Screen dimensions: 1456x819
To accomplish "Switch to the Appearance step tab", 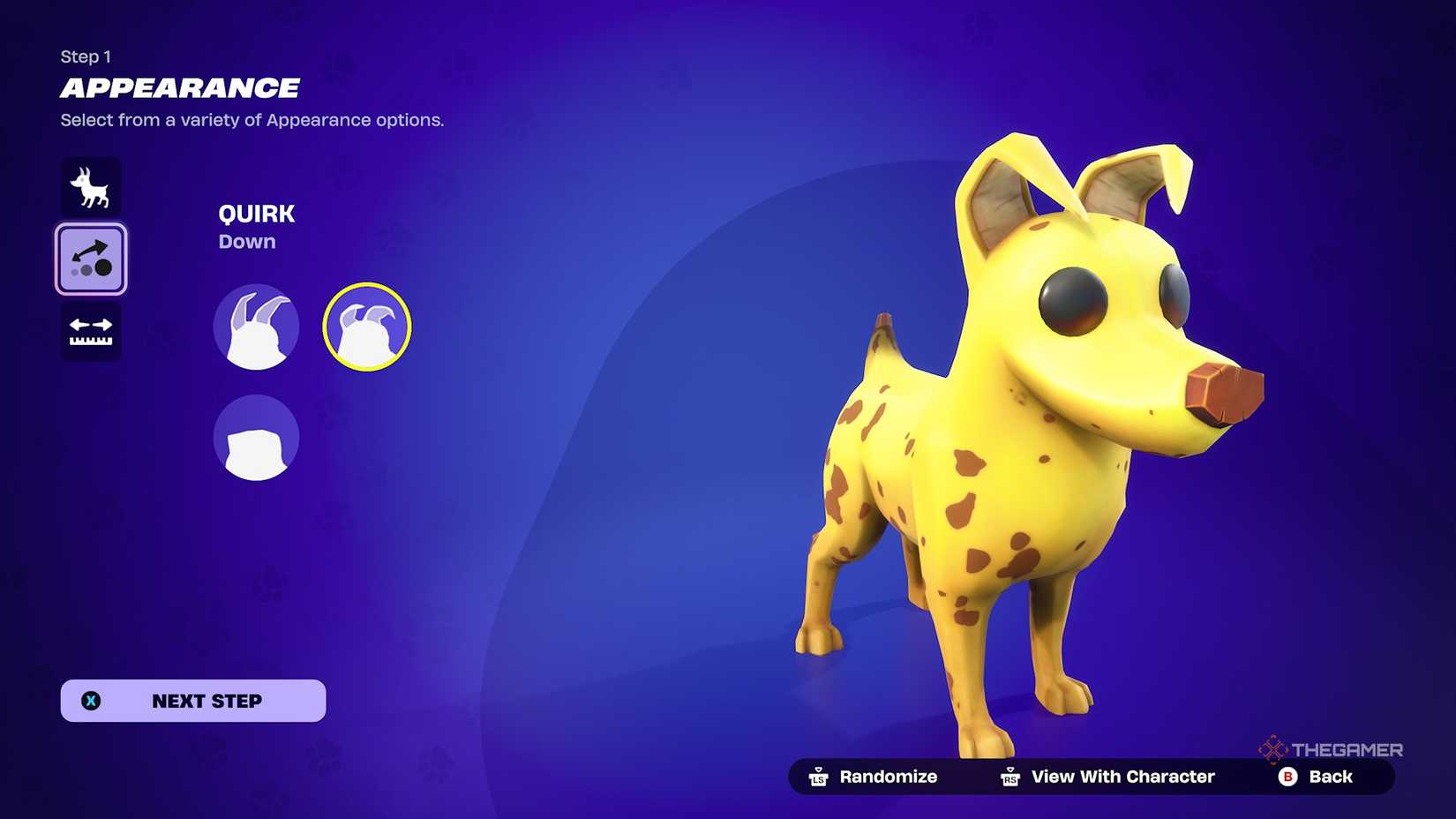I will [x=180, y=87].
